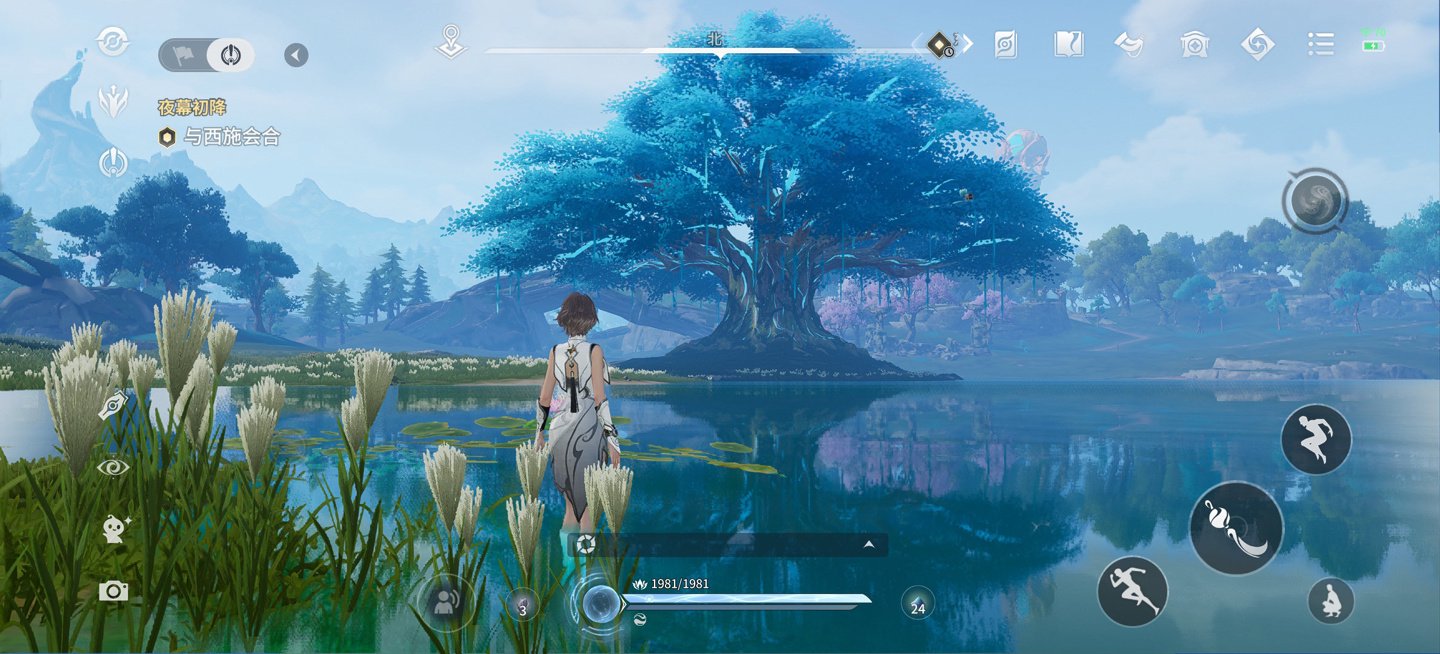
Task: Tap the crouch button
Action: [1331, 601]
